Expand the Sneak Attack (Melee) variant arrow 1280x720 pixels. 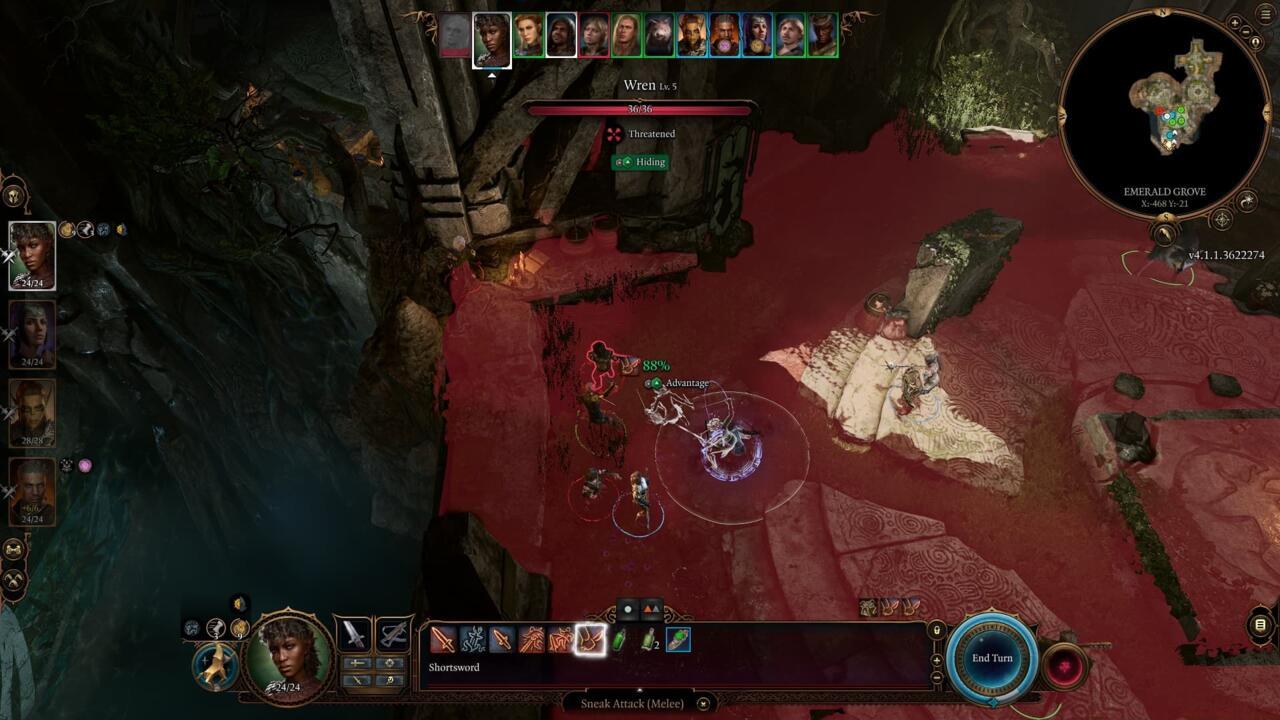coord(702,704)
